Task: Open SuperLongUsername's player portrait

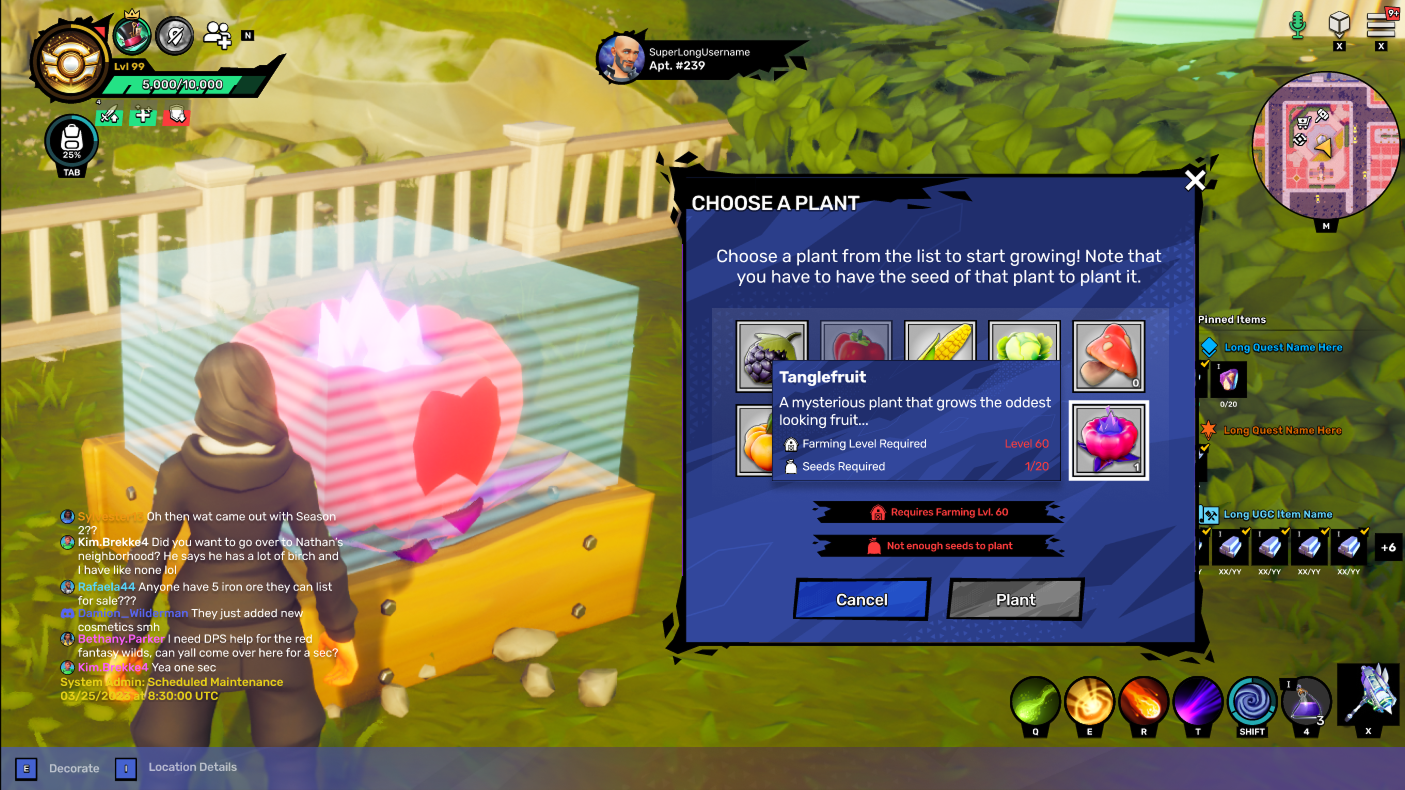Action: [620, 58]
